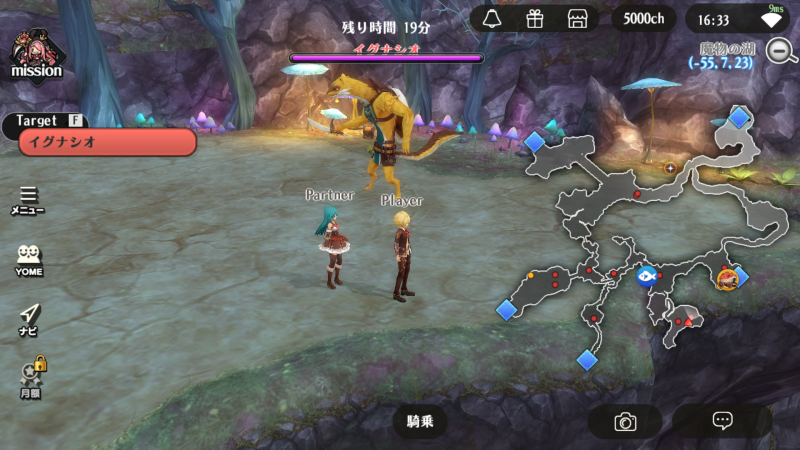Open the メニュー menu

point(28,200)
